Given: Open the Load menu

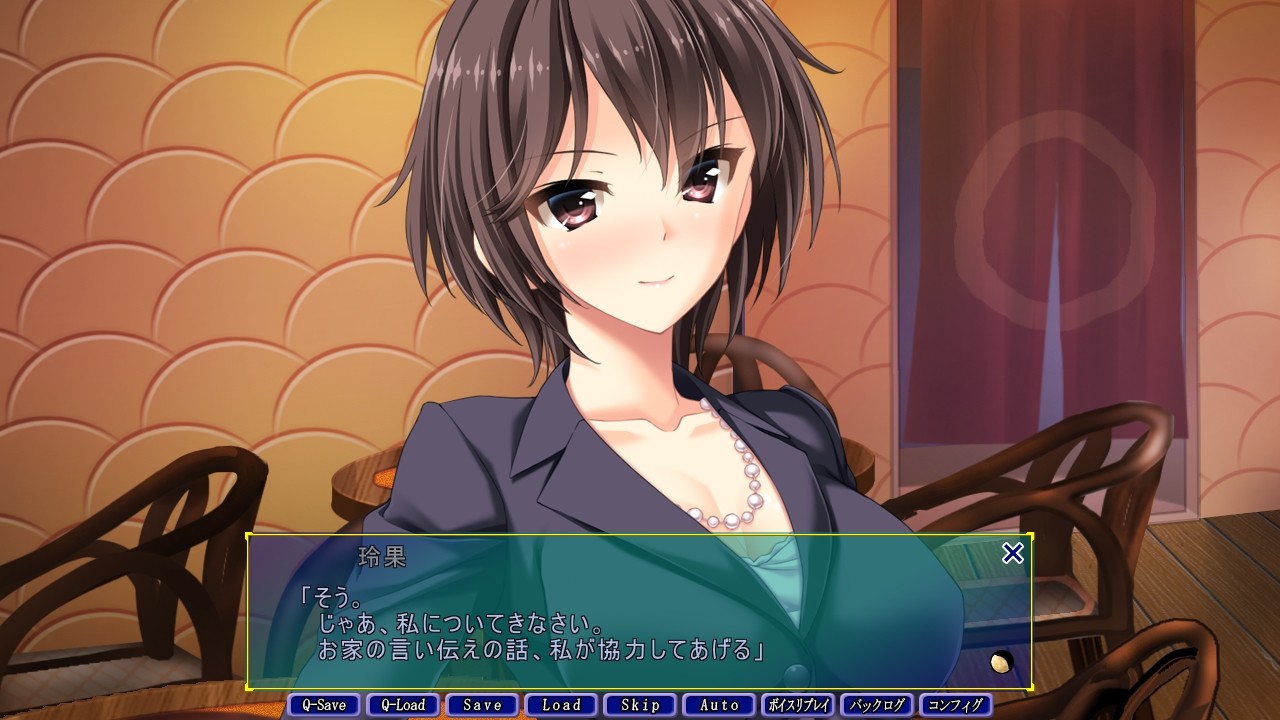Looking at the screenshot, I should click(x=561, y=705).
